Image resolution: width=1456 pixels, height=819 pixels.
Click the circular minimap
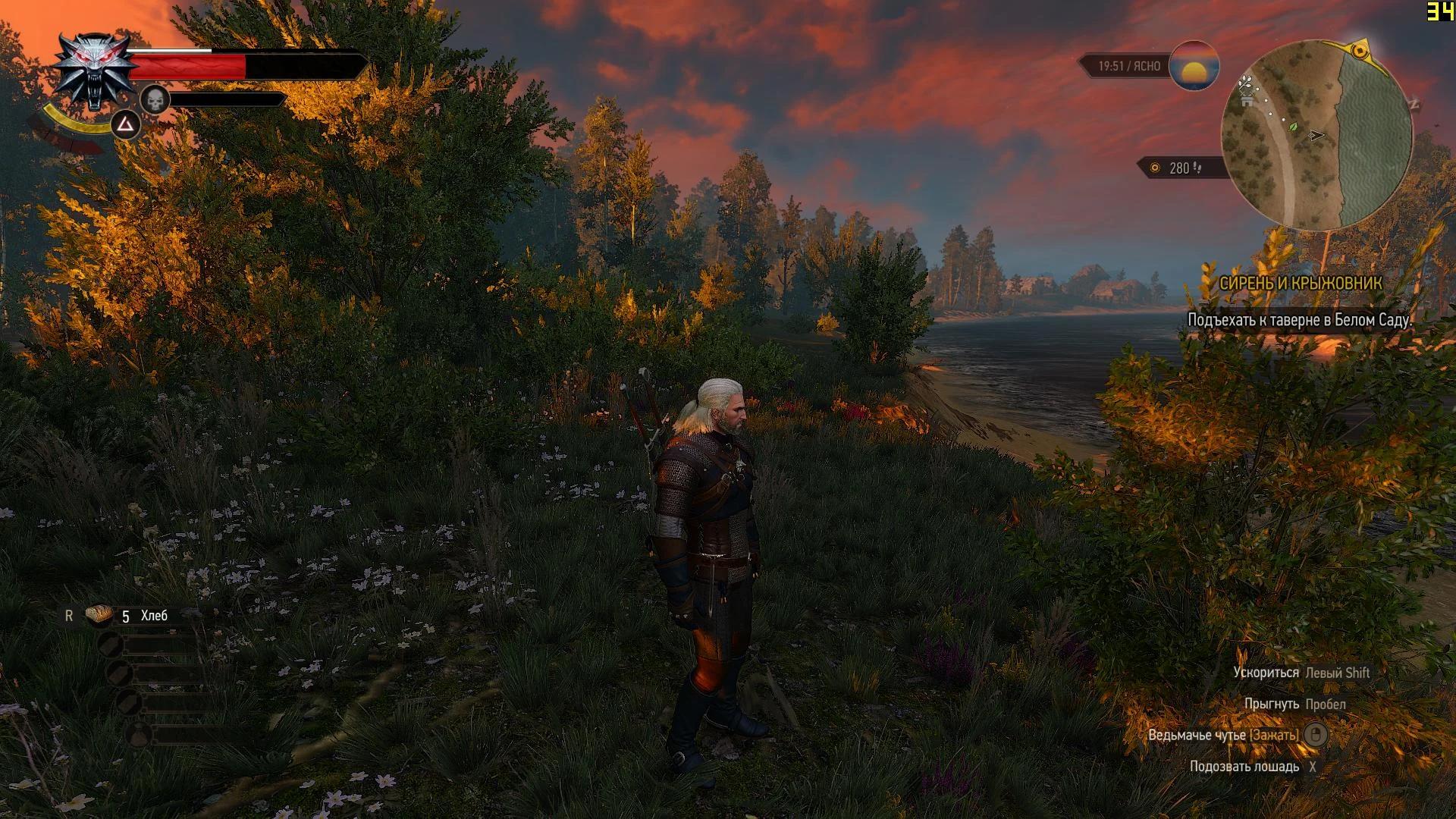1317,135
